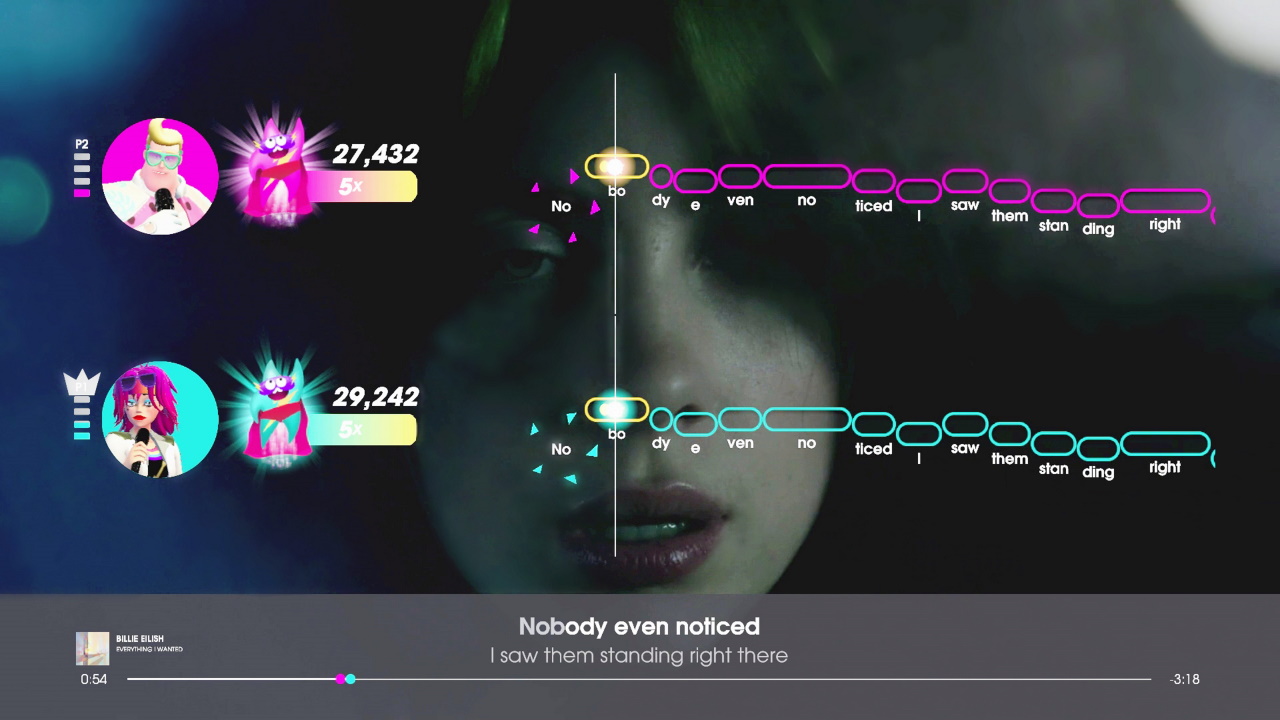The image size is (1280, 720).
Task: Toggle the filled pink segment in P2's level meter
Action: coord(81,193)
